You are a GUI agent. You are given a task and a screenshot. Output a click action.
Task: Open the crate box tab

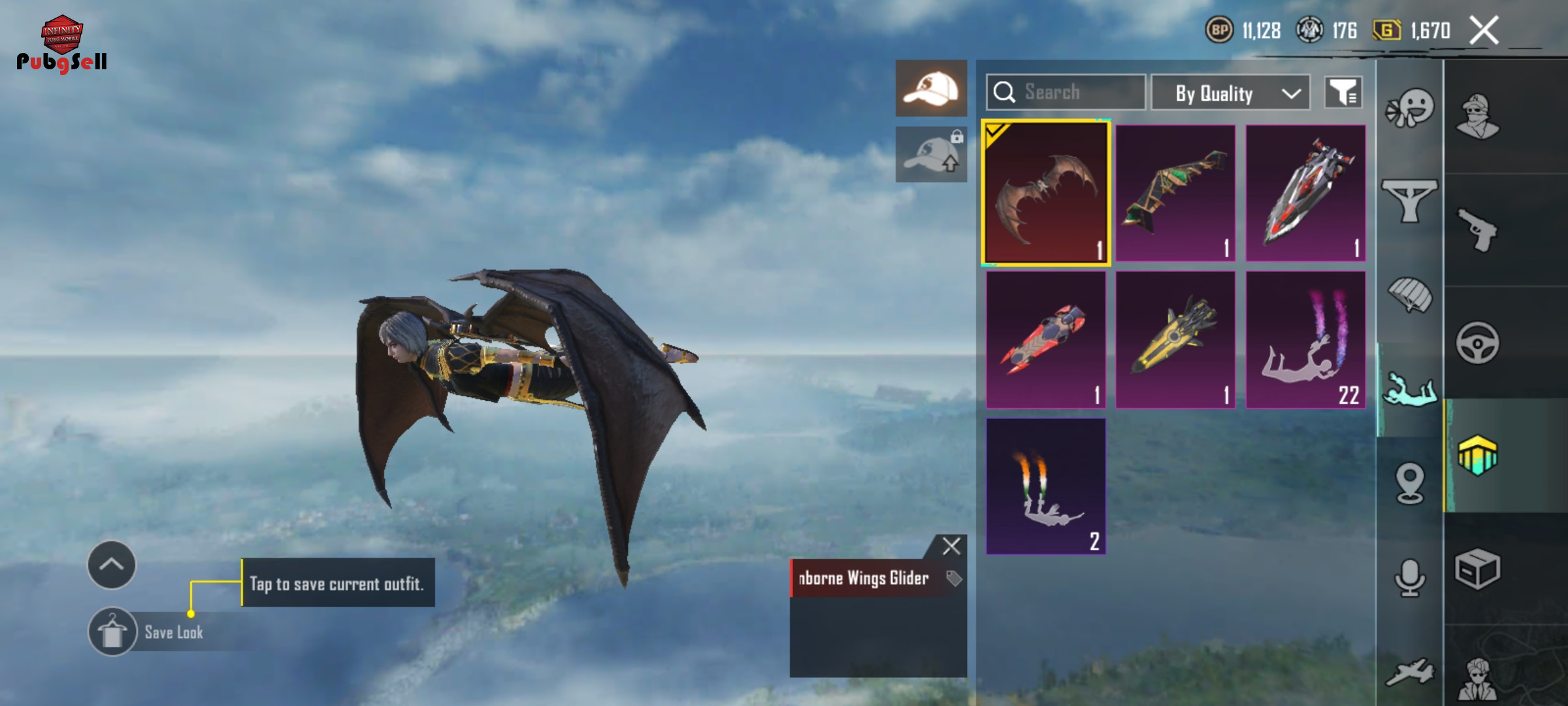[1478, 569]
